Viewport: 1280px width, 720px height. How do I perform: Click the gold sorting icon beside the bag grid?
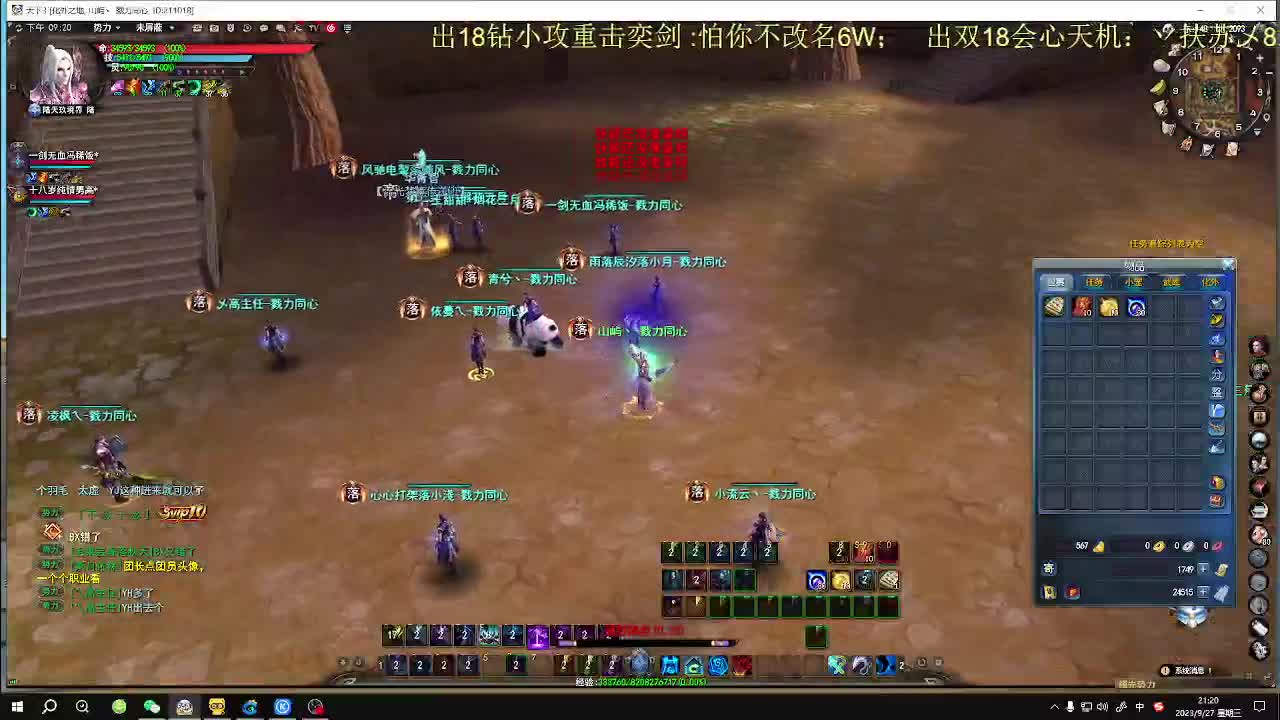tap(1216, 321)
